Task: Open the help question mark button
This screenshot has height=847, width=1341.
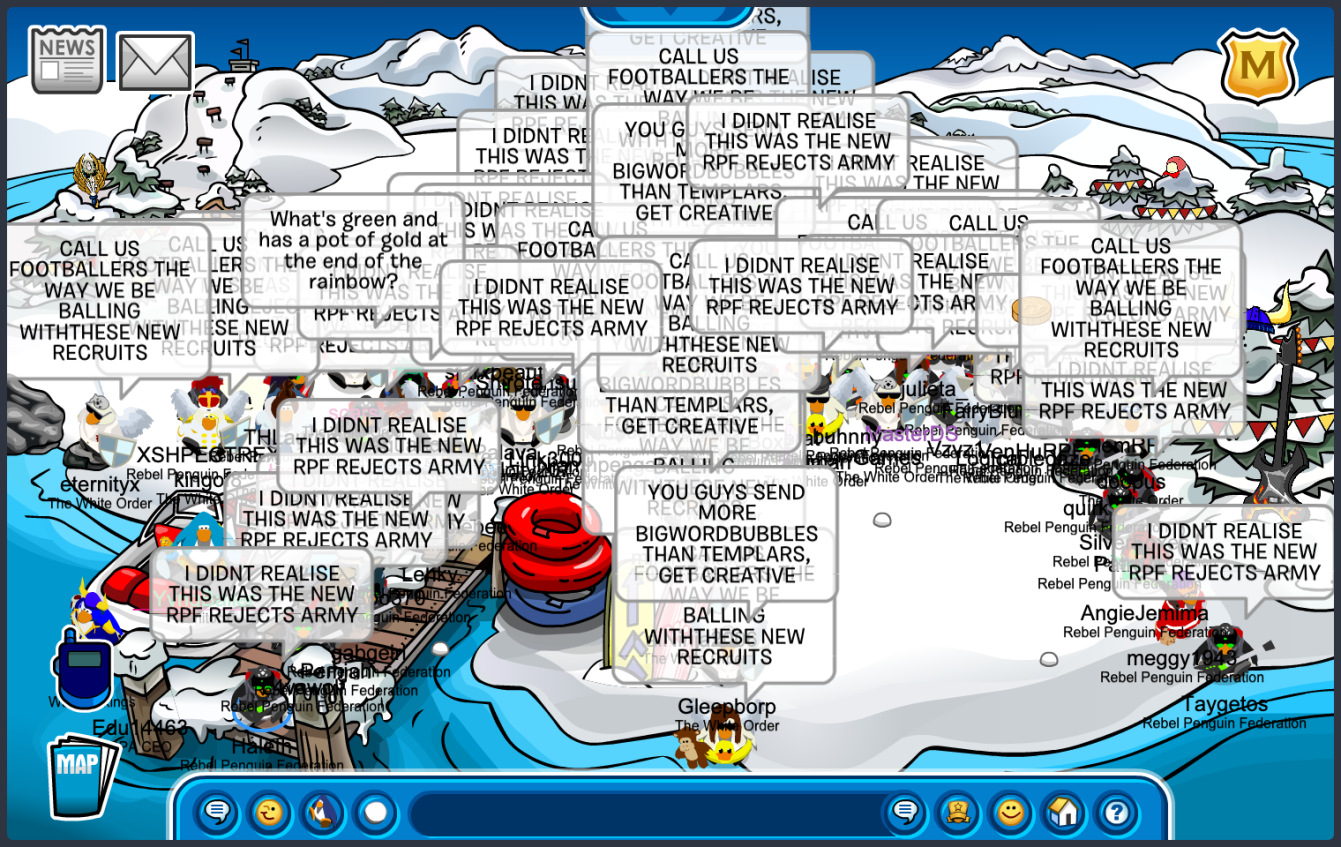Action: (1116, 811)
